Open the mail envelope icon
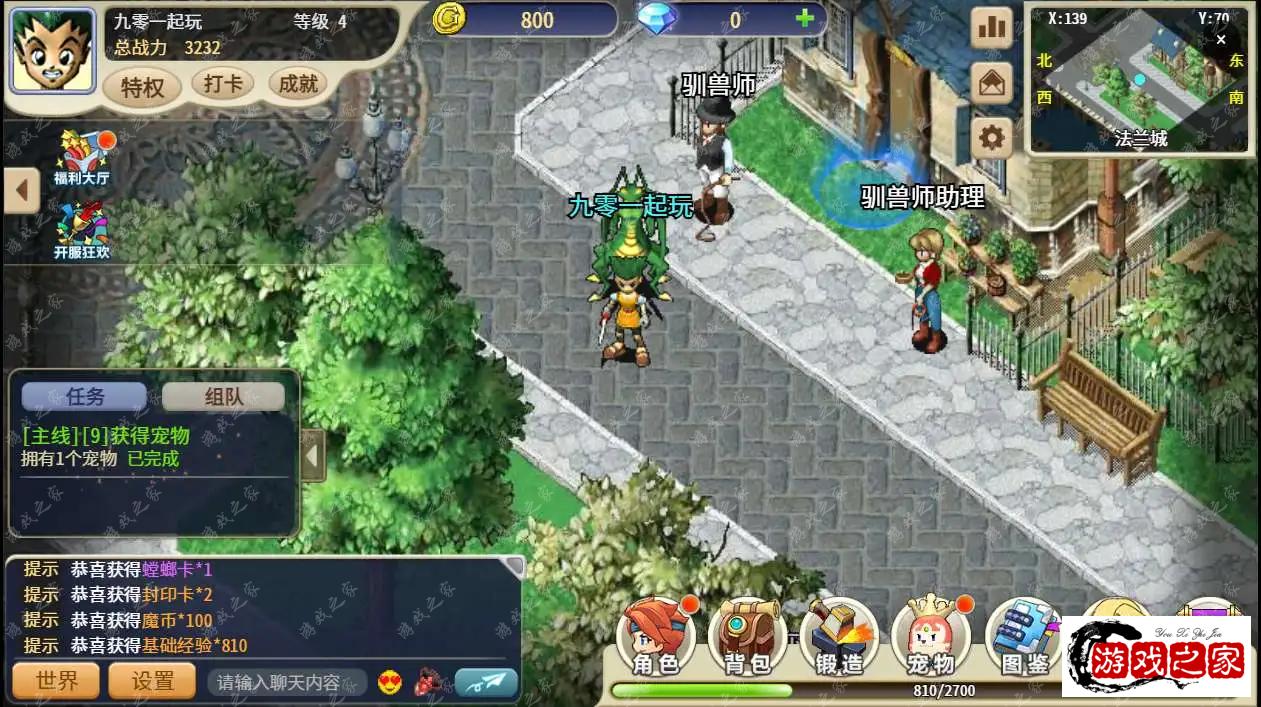This screenshot has width=1261, height=707. coord(992,83)
